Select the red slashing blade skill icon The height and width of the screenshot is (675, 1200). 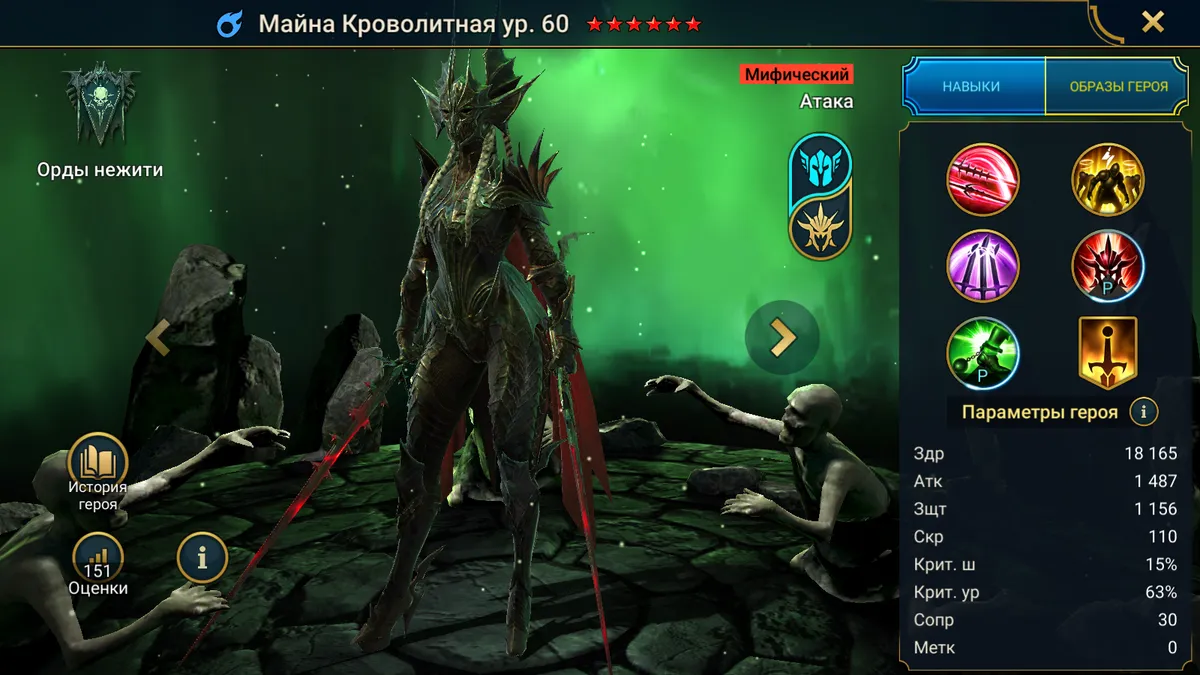pos(982,180)
